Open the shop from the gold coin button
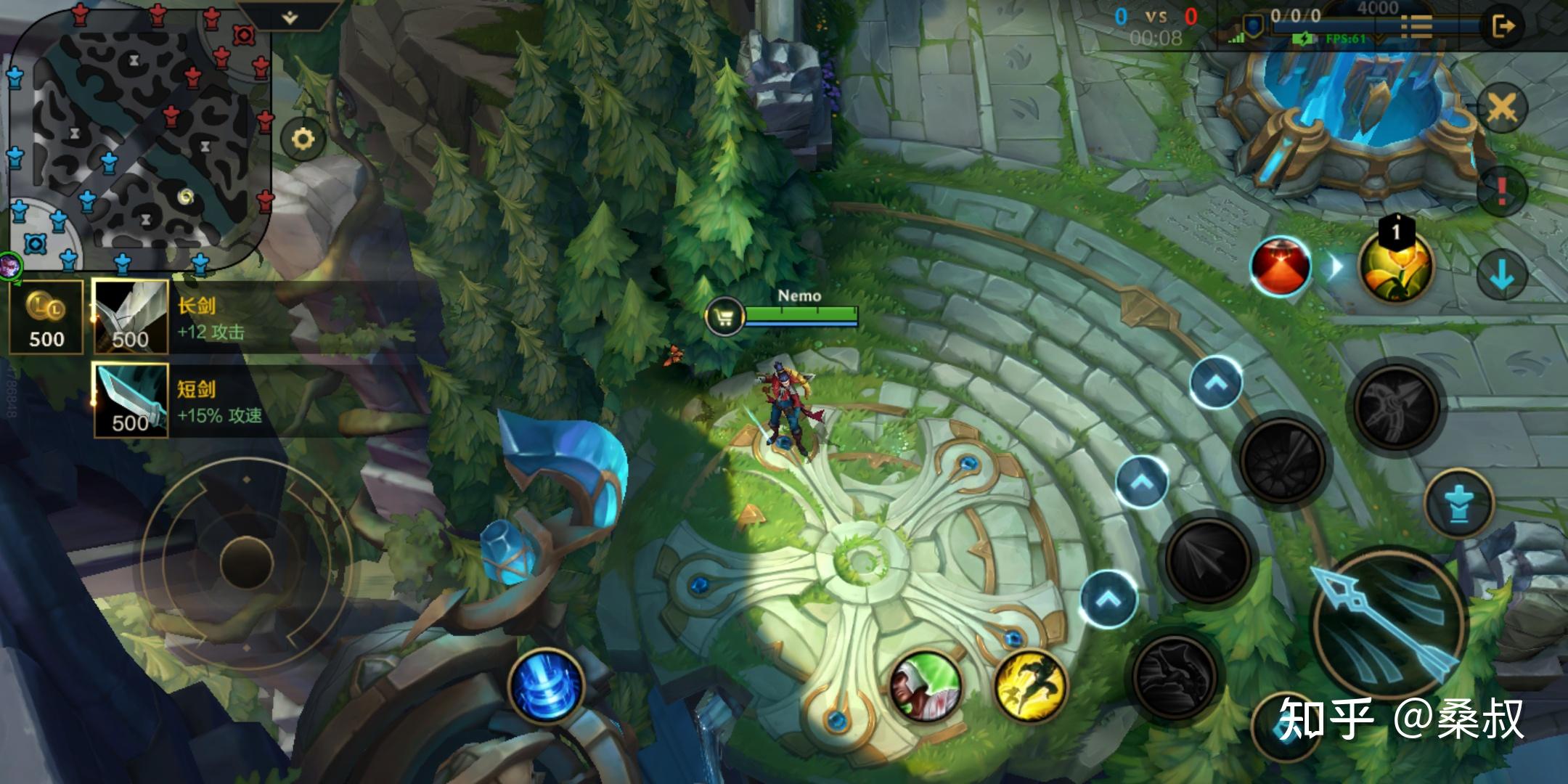The width and height of the screenshot is (1568, 784). coord(46,318)
